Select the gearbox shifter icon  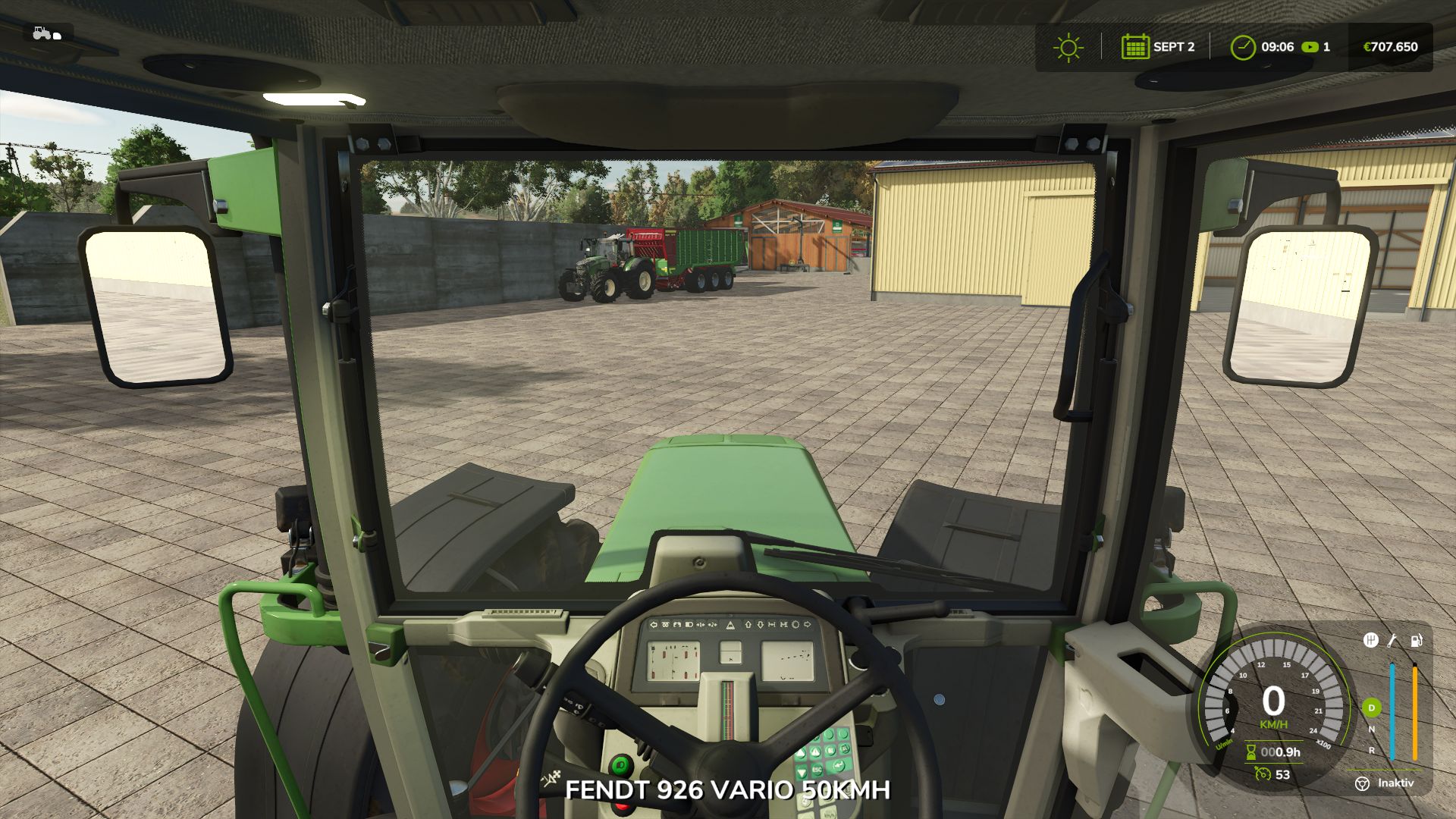click(1370, 641)
